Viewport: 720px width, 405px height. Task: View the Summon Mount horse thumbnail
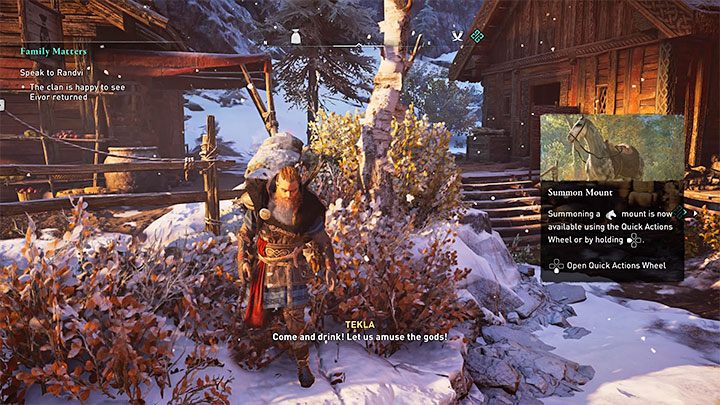(611, 147)
